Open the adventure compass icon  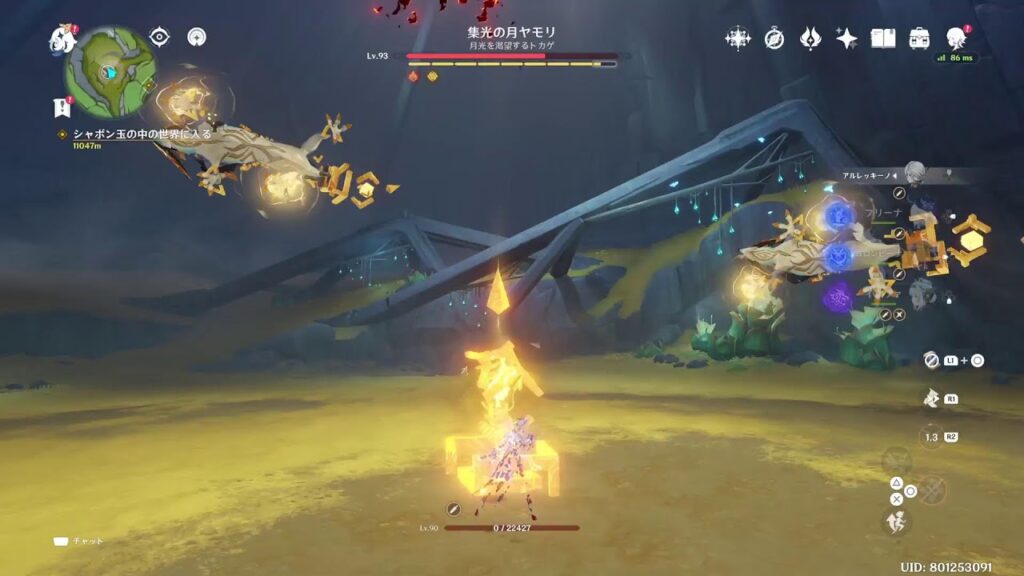[774, 39]
